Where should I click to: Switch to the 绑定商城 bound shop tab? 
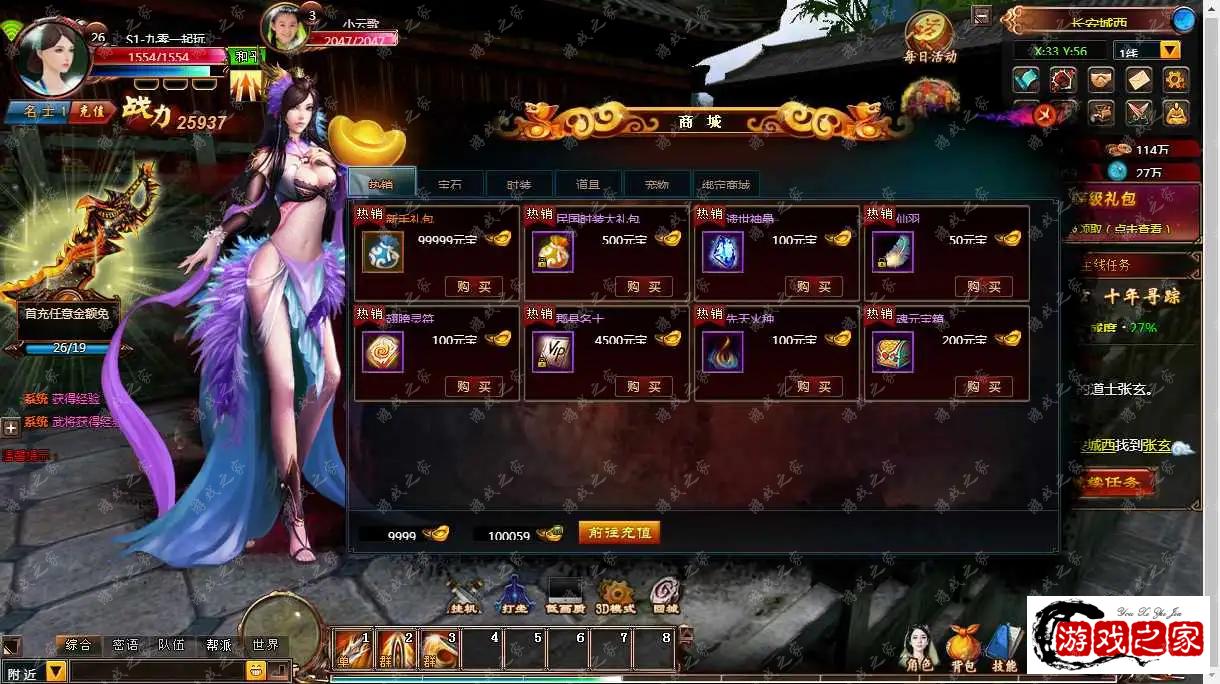point(725,184)
